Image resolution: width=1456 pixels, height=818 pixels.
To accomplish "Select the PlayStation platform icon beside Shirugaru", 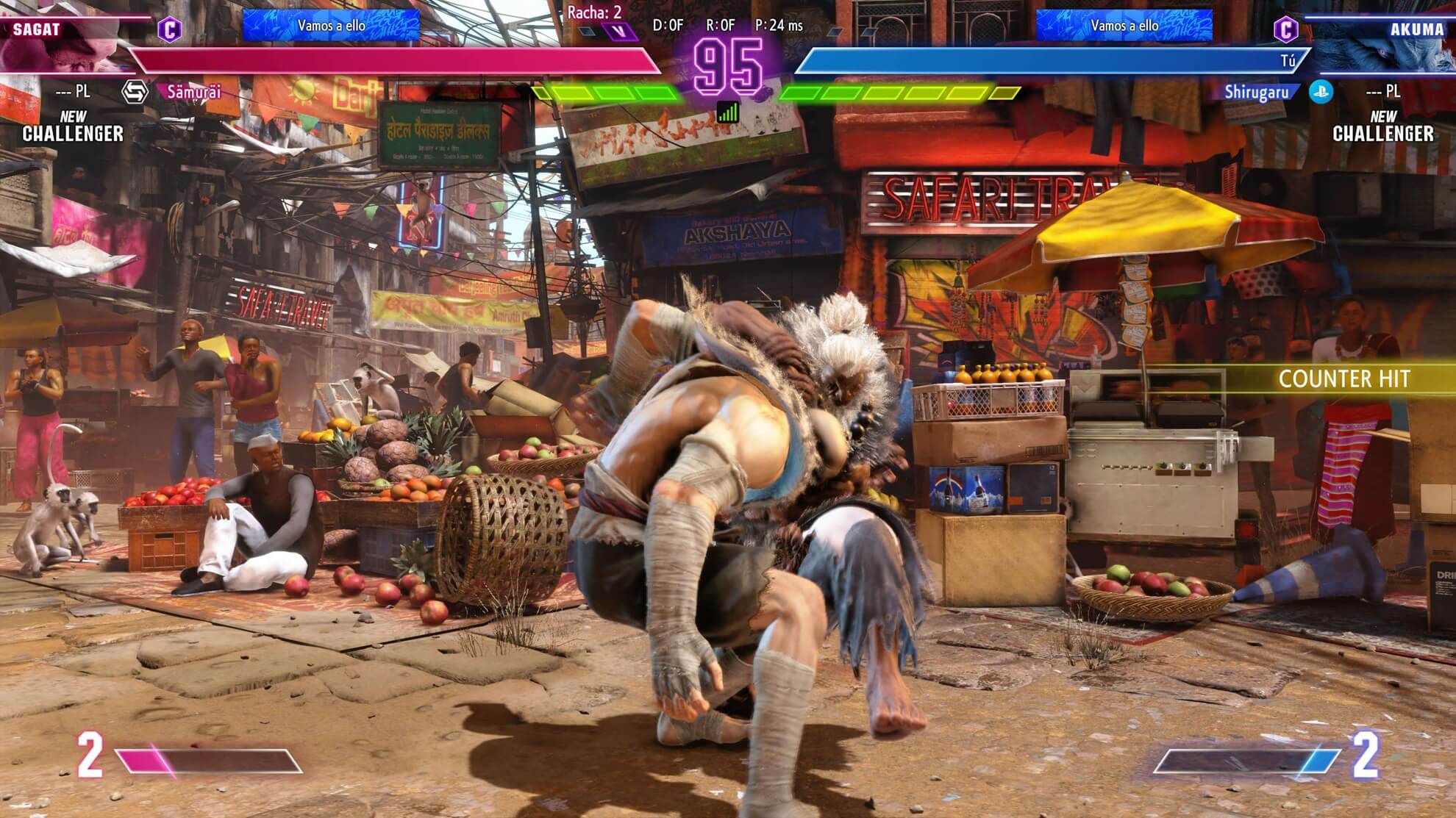I will (1321, 92).
